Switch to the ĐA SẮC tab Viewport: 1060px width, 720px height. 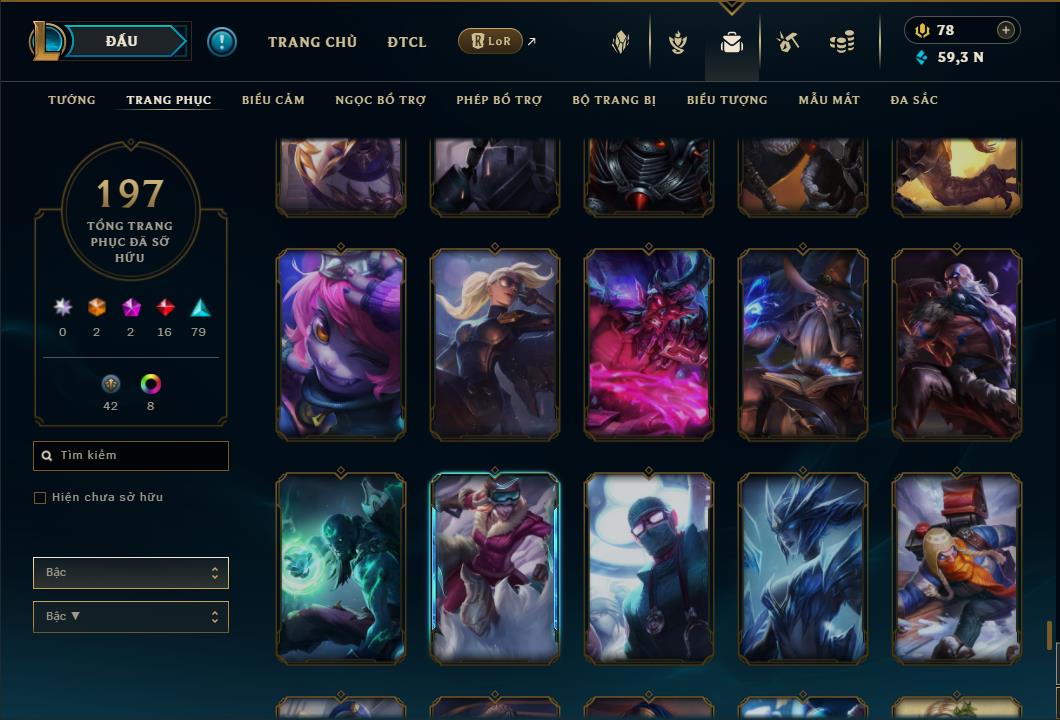[x=914, y=100]
